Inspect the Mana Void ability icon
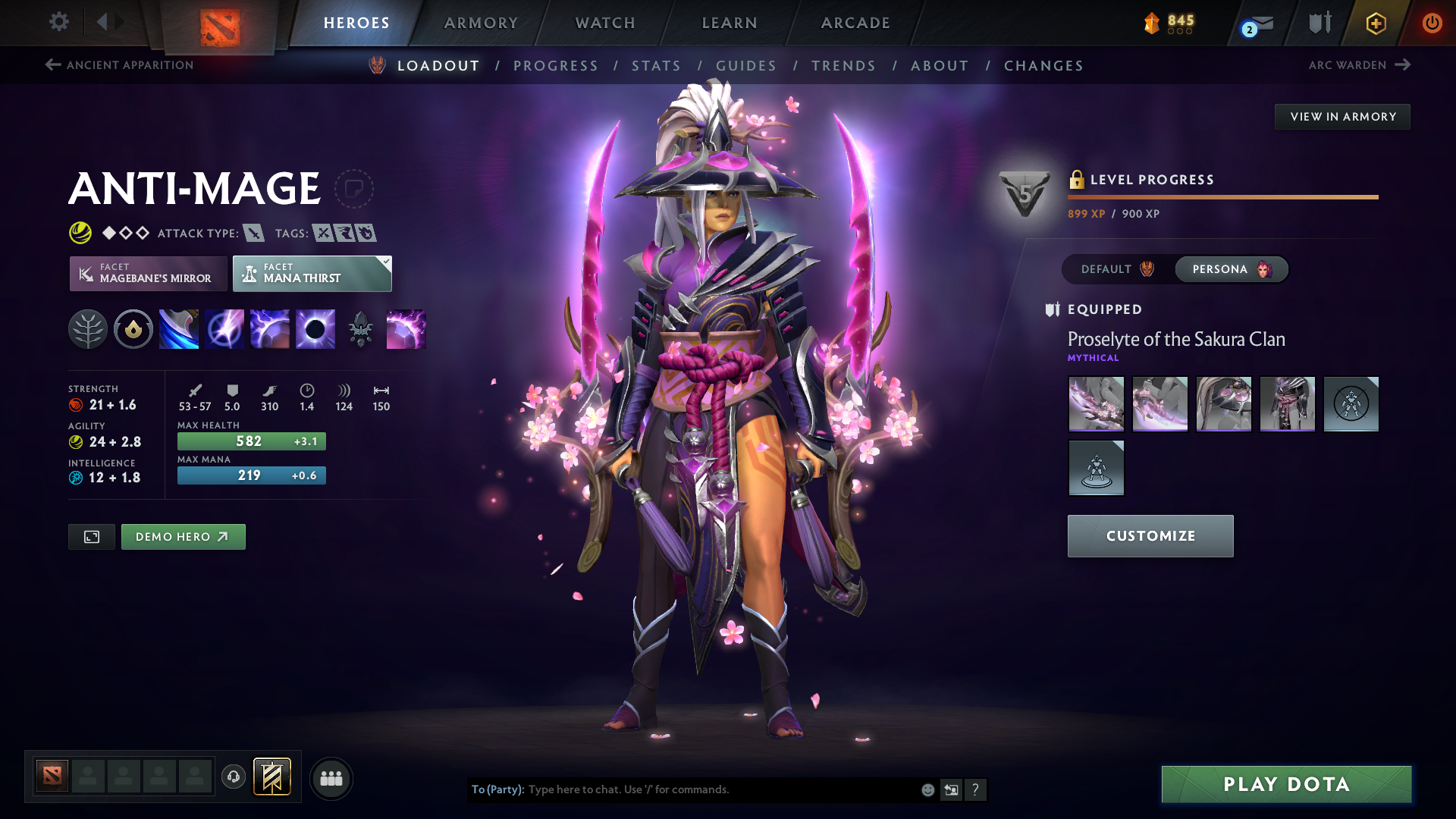This screenshot has height=819, width=1456. point(315,329)
